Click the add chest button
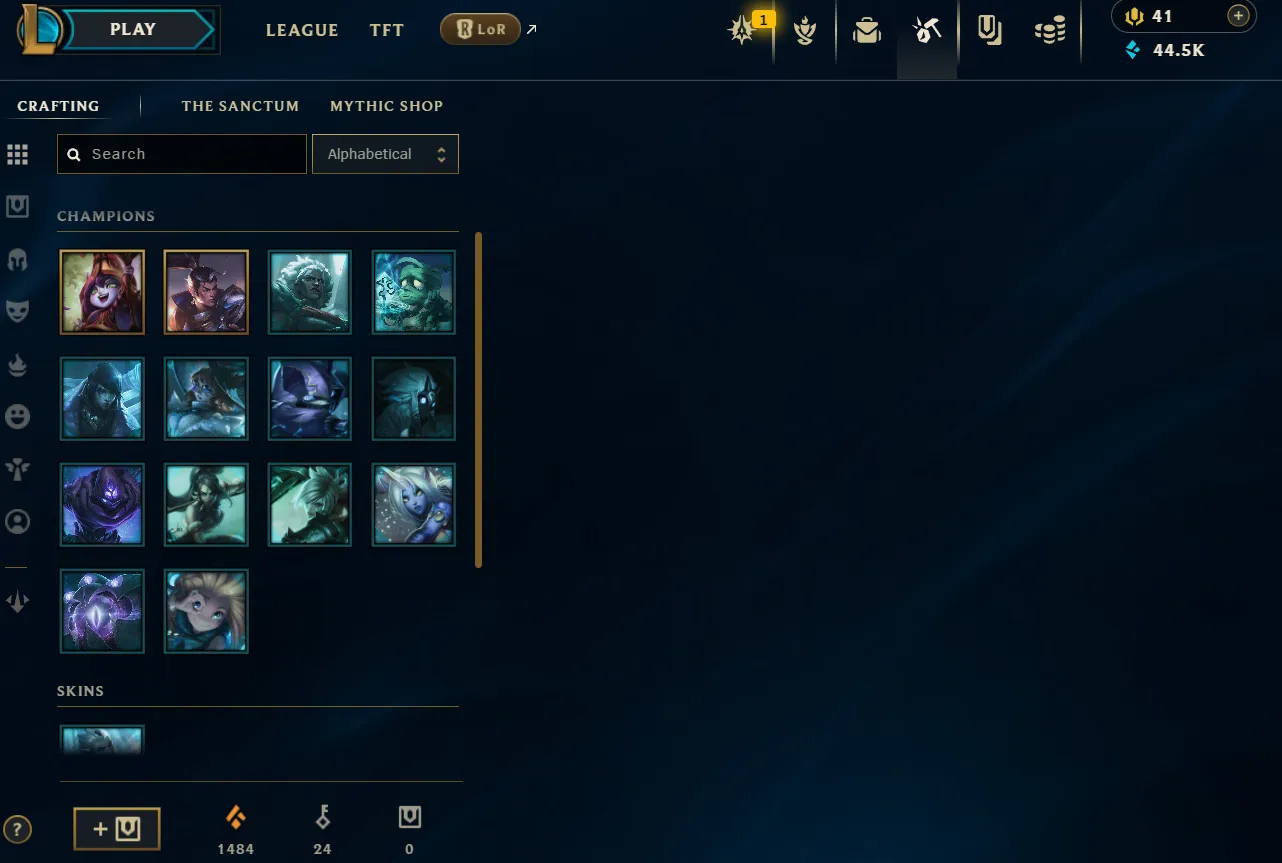The height and width of the screenshot is (863, 1282). [x=117, y=829]
